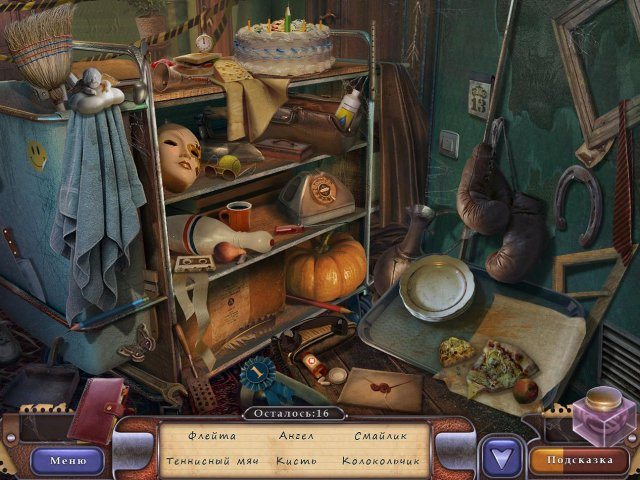
Task: Click the blue down-arrow list button
Action: [x=501, y=459]
